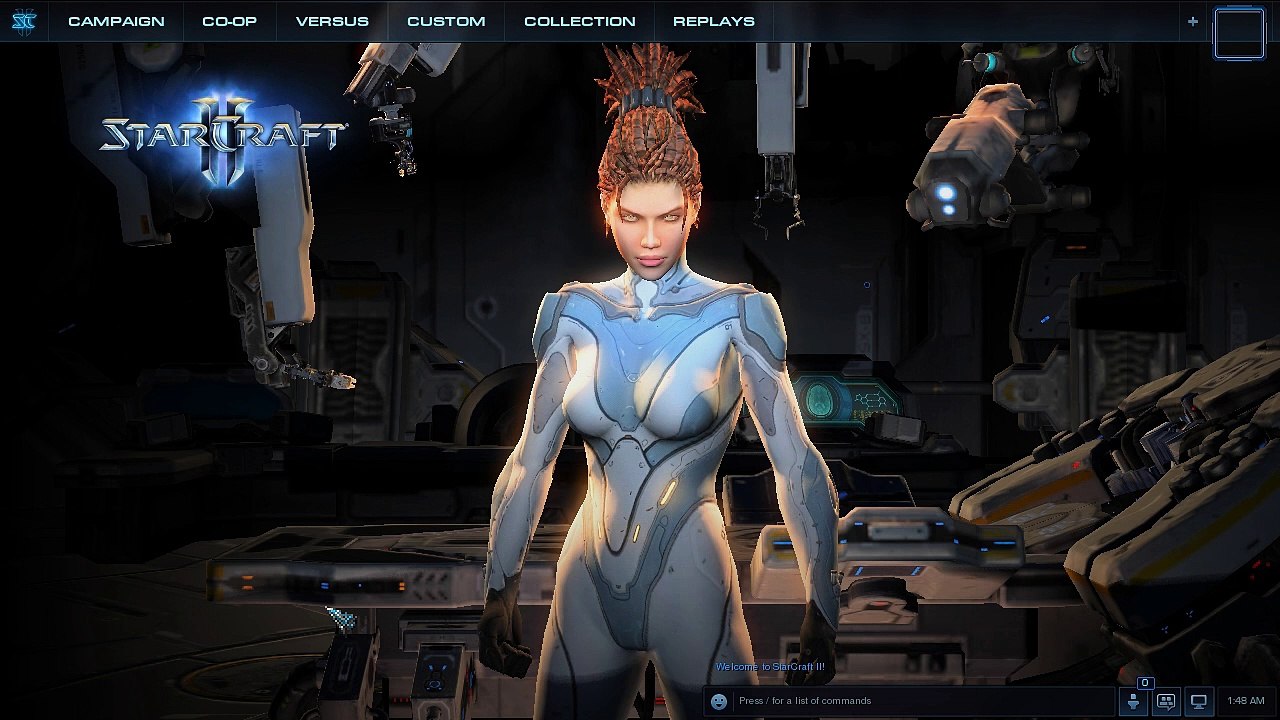Open the chat emoticon picker
Screen dimensions: 1280x720
[x=718, y=701]
